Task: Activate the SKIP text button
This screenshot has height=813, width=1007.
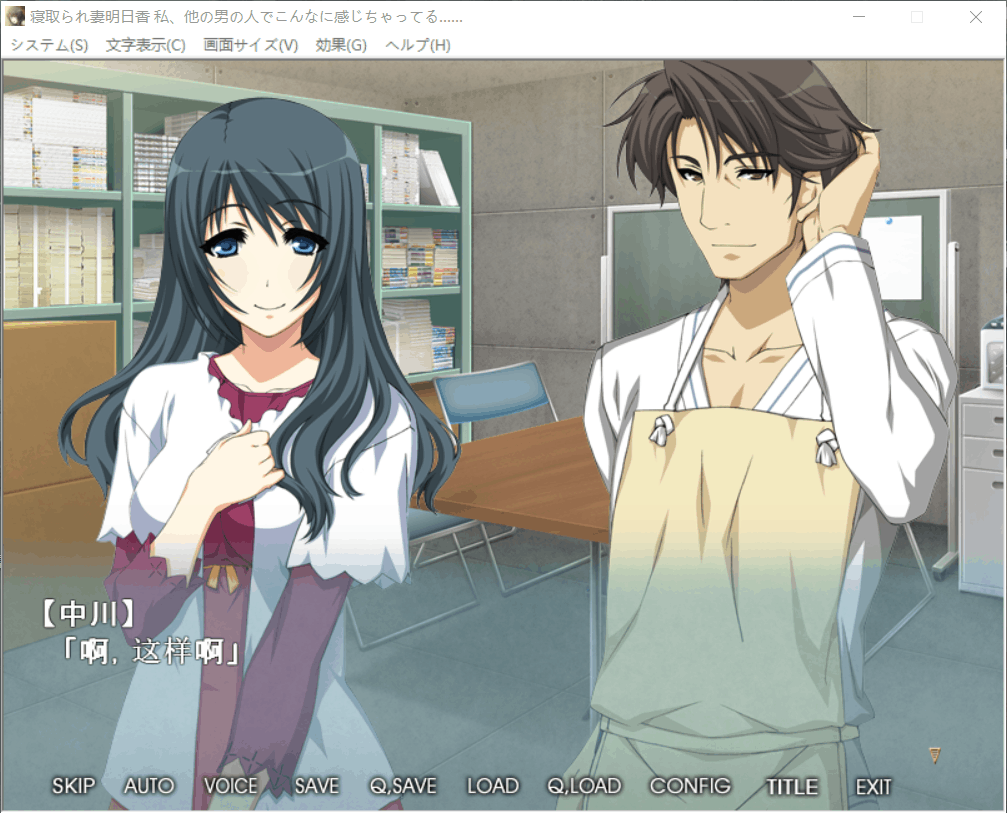Action: click(73, 786)
